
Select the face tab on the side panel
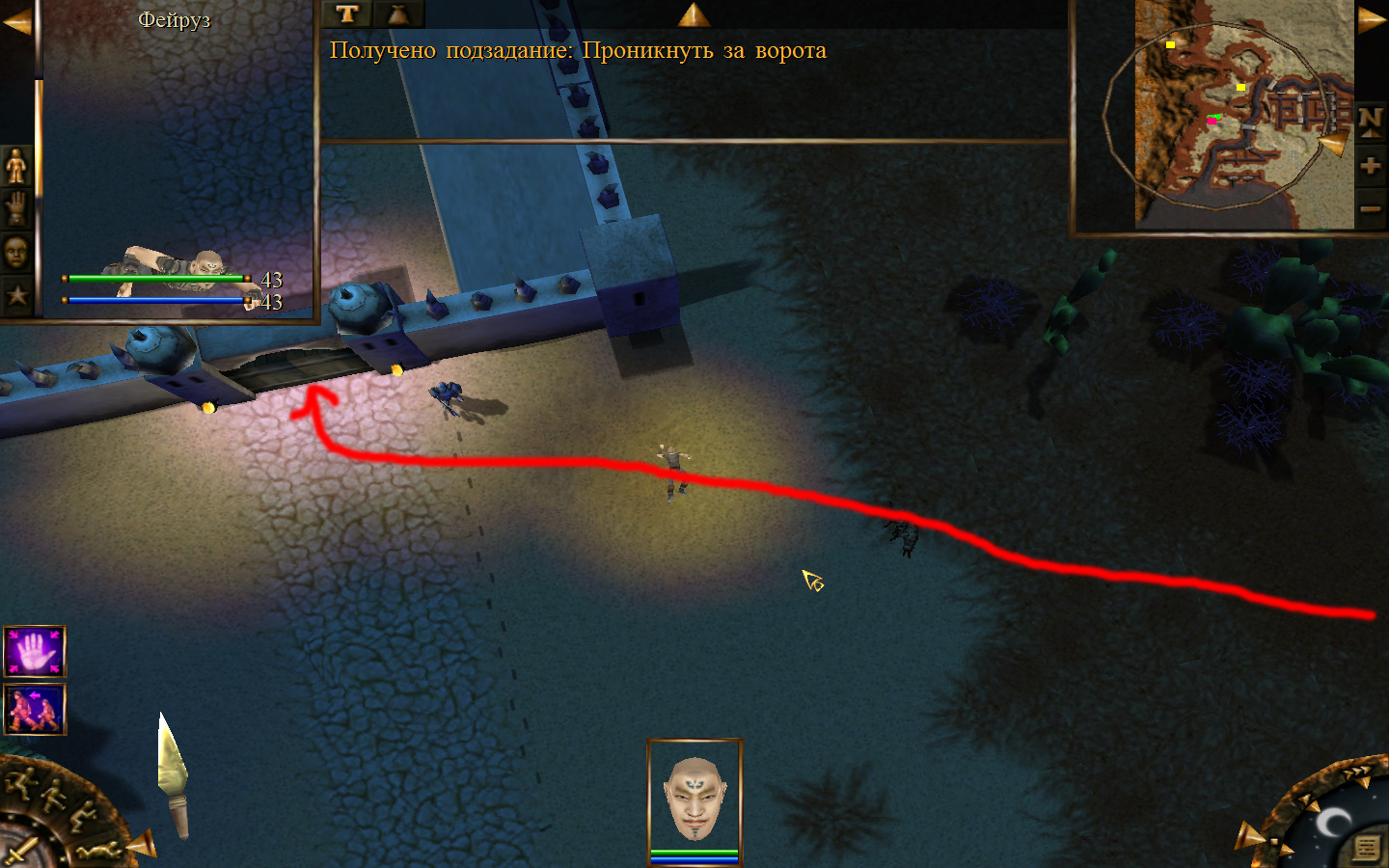tap(16, 253)
